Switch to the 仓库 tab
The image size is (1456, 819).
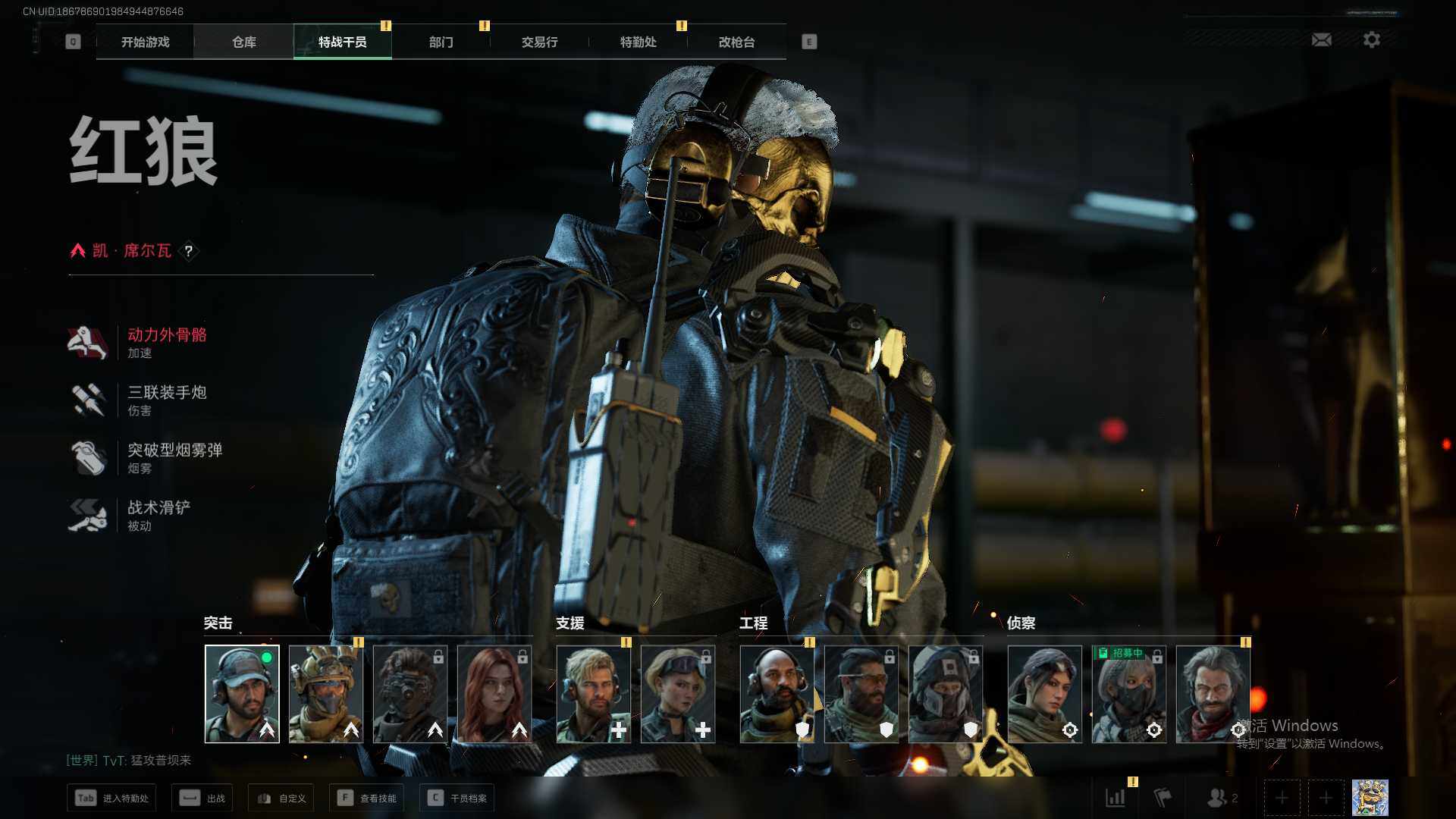point(243,42)
